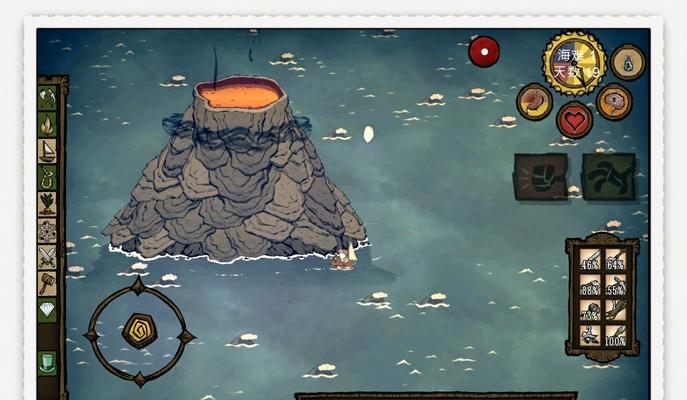
Task: Tap the center of the movement joystick
Action: [139, 332]
